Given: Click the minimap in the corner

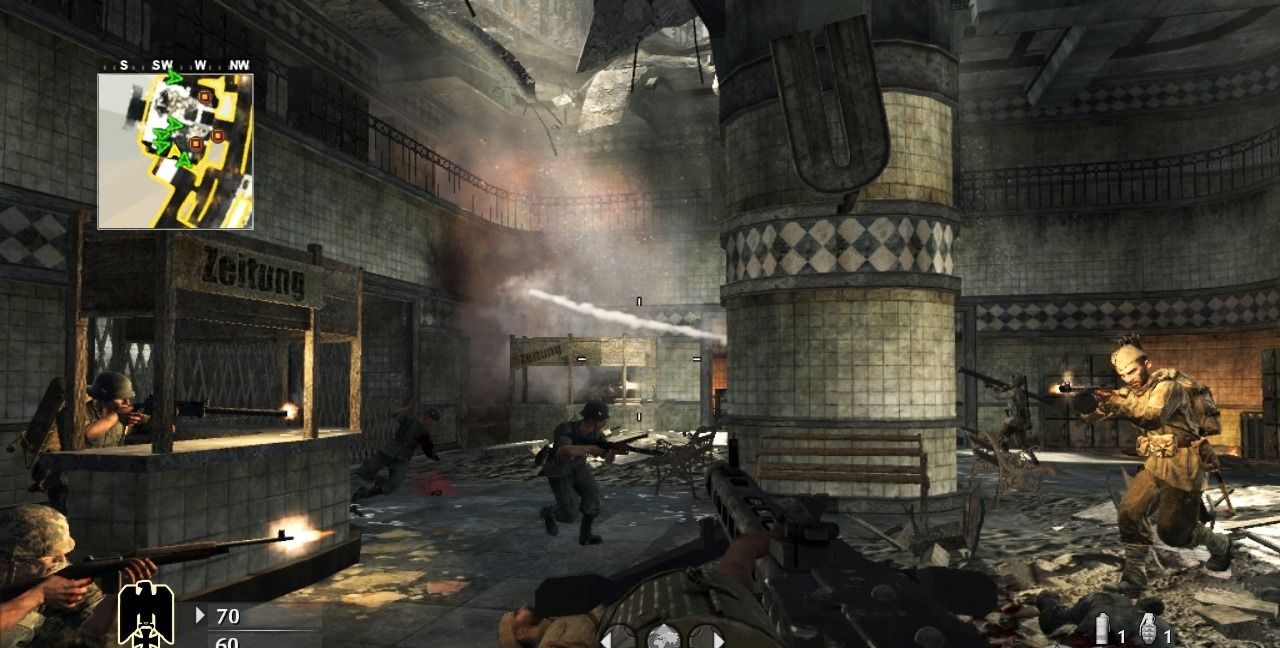Looking at the screenshot, I should coord(175,151).
